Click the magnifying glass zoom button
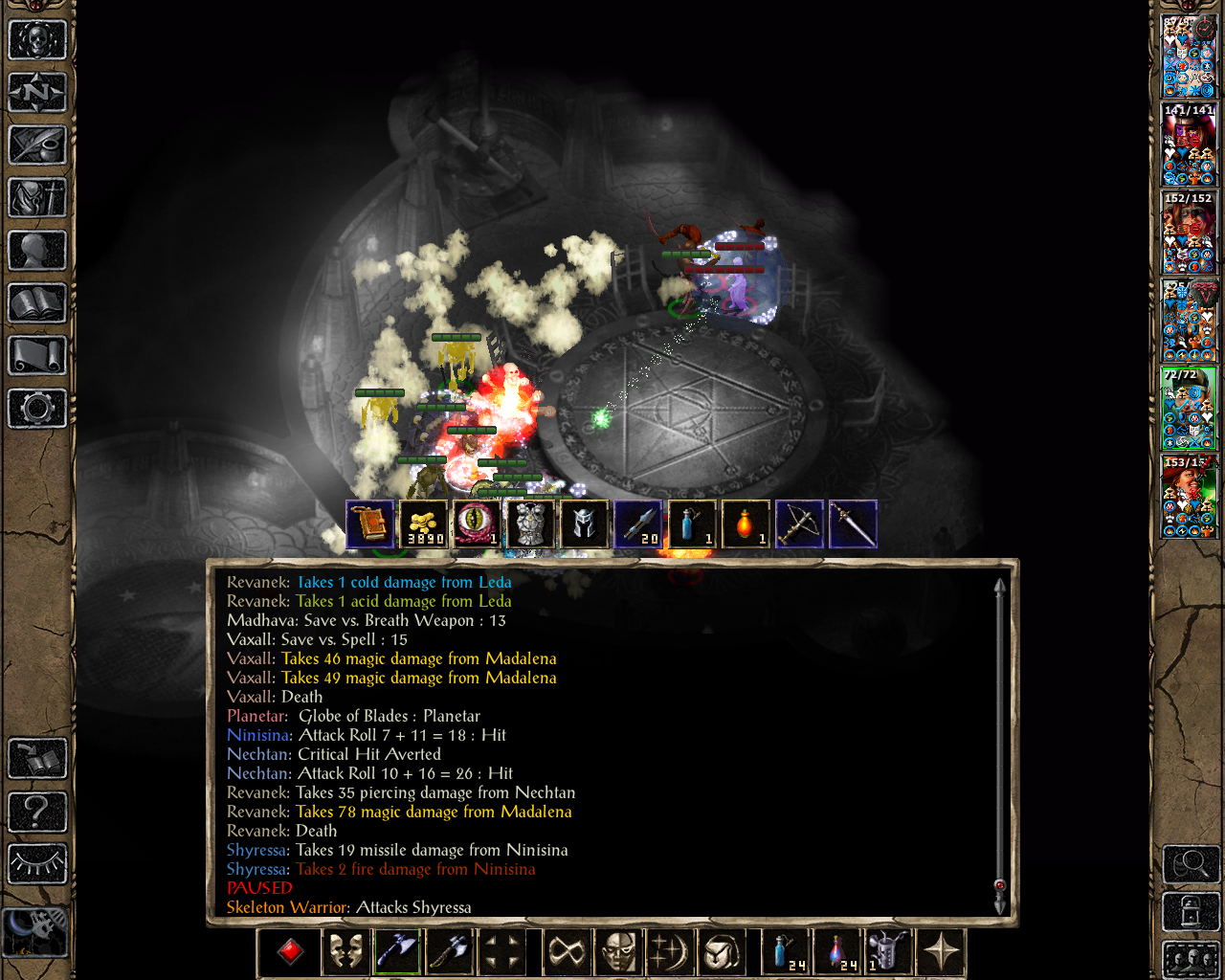 coord(1190,864)
